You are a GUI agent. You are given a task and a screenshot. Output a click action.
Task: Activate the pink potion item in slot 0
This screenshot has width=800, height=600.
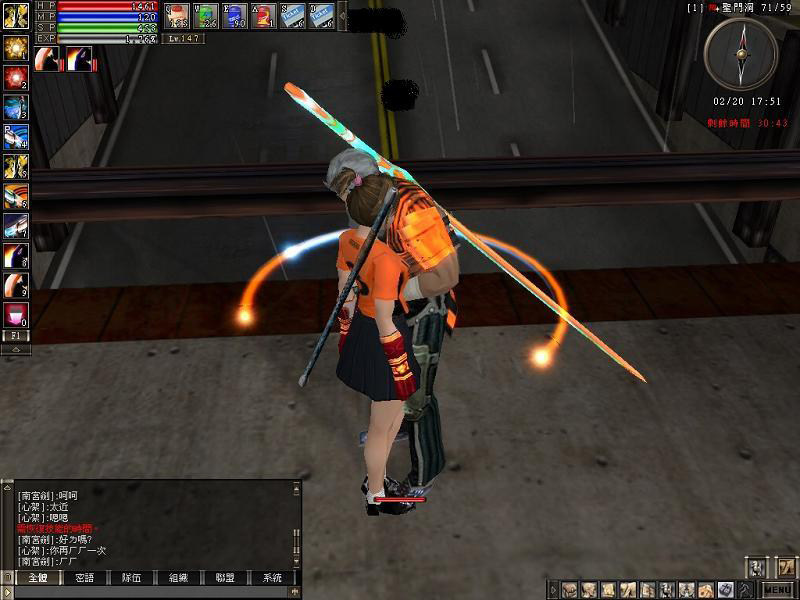(x=15, y=315)
